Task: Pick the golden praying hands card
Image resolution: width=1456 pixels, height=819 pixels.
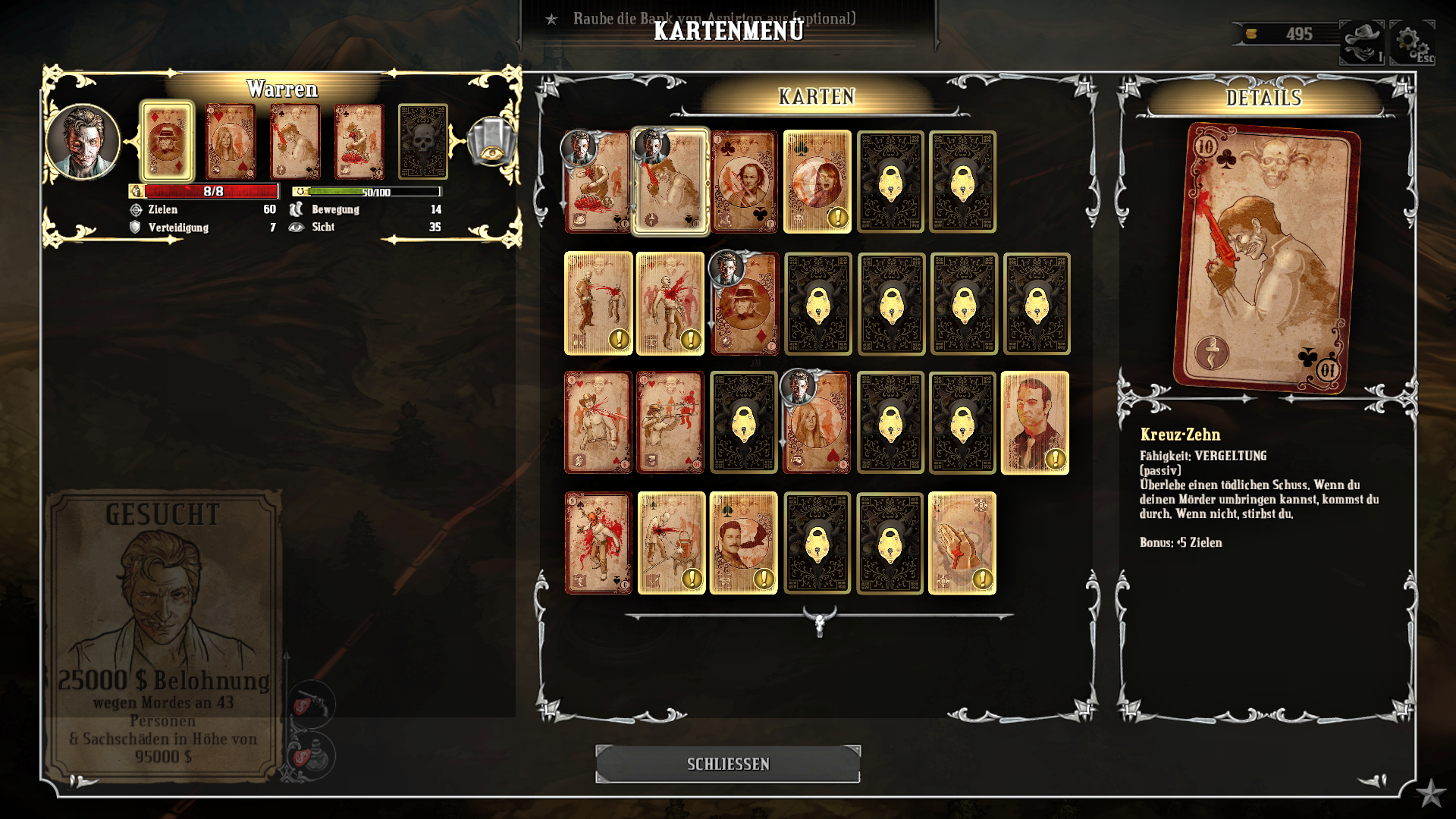Action: (962, 543)
